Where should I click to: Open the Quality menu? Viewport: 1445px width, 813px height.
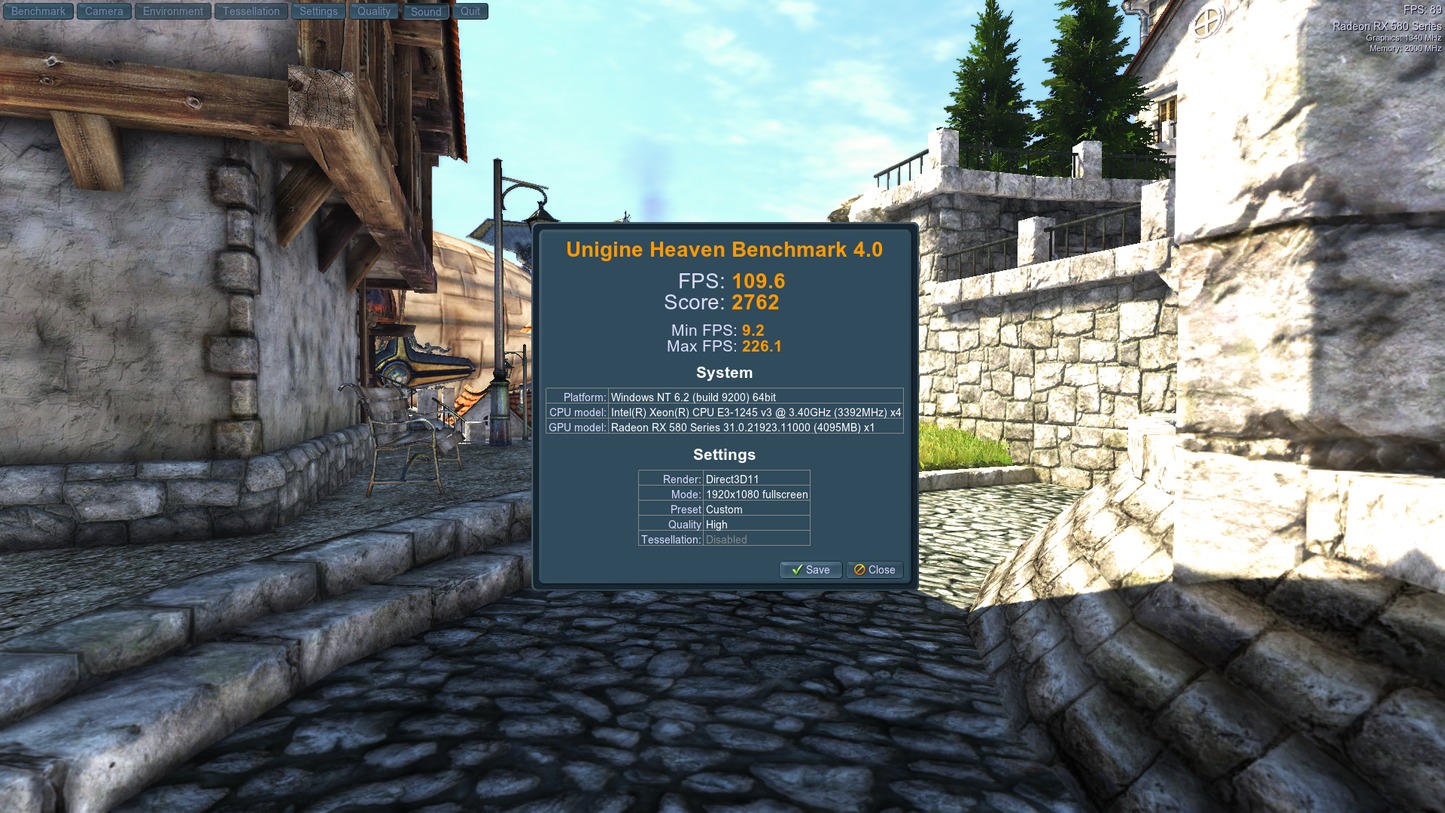pyautogui.click(x=374, y=12)
